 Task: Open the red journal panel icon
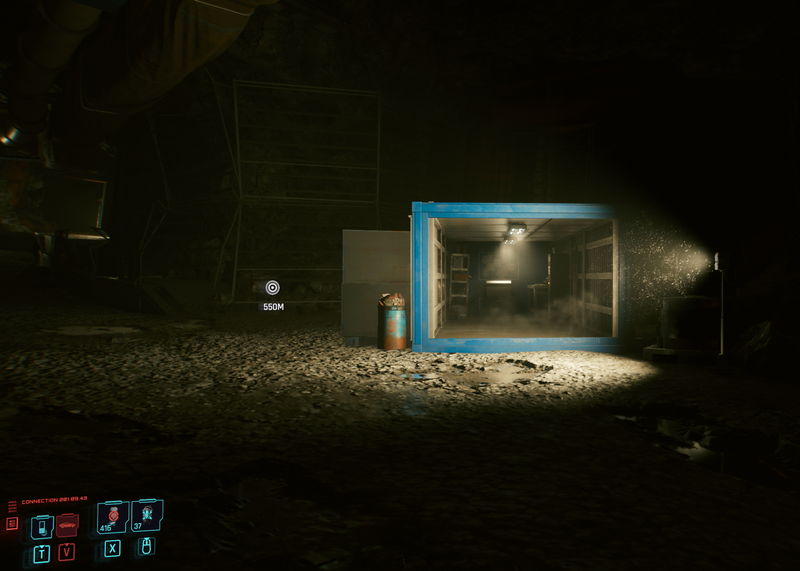pyautogui.click(x=12, y=523)
